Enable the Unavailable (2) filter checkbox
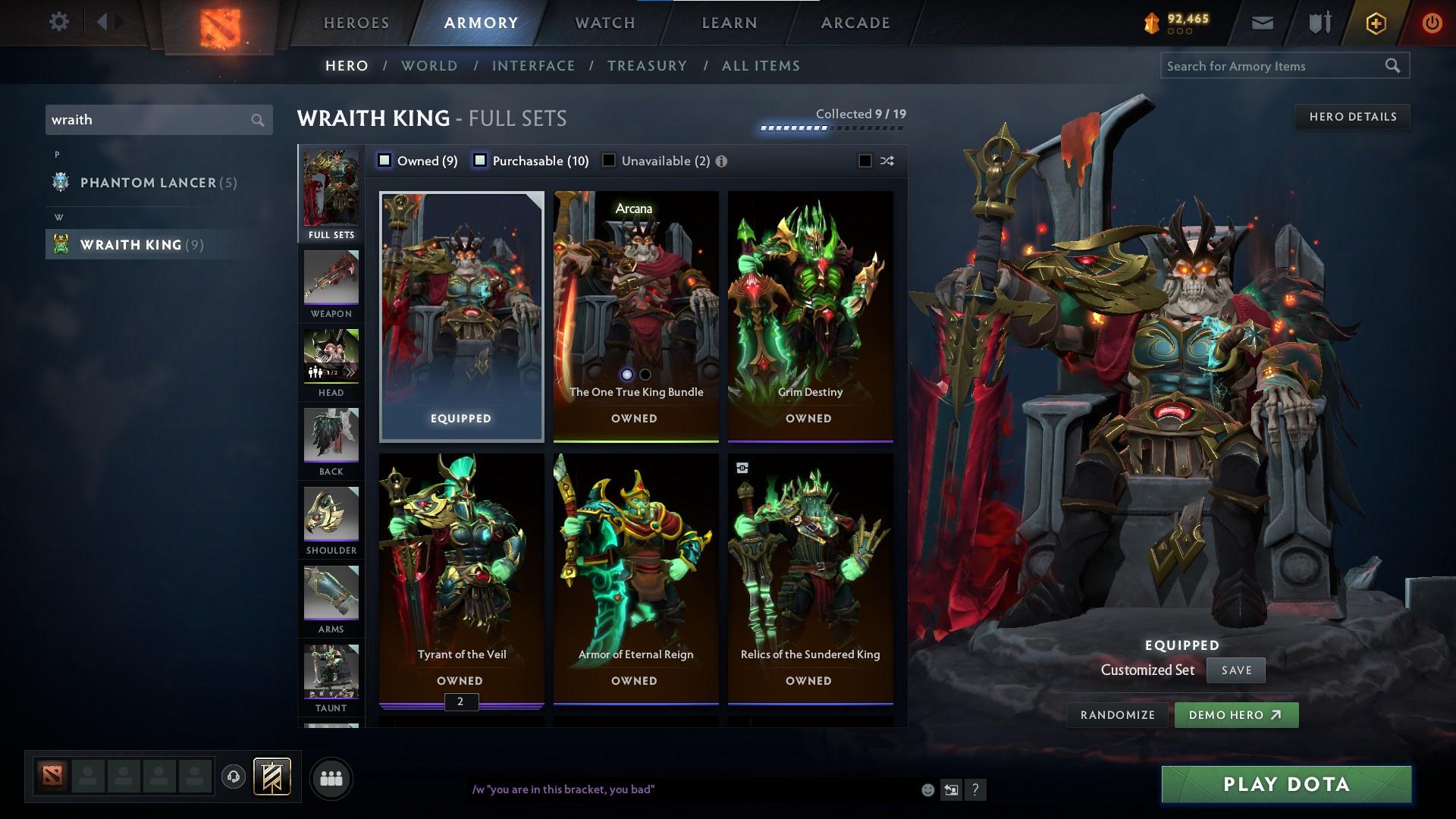This screenshot has width=1456, height=819. click(607, 161)
